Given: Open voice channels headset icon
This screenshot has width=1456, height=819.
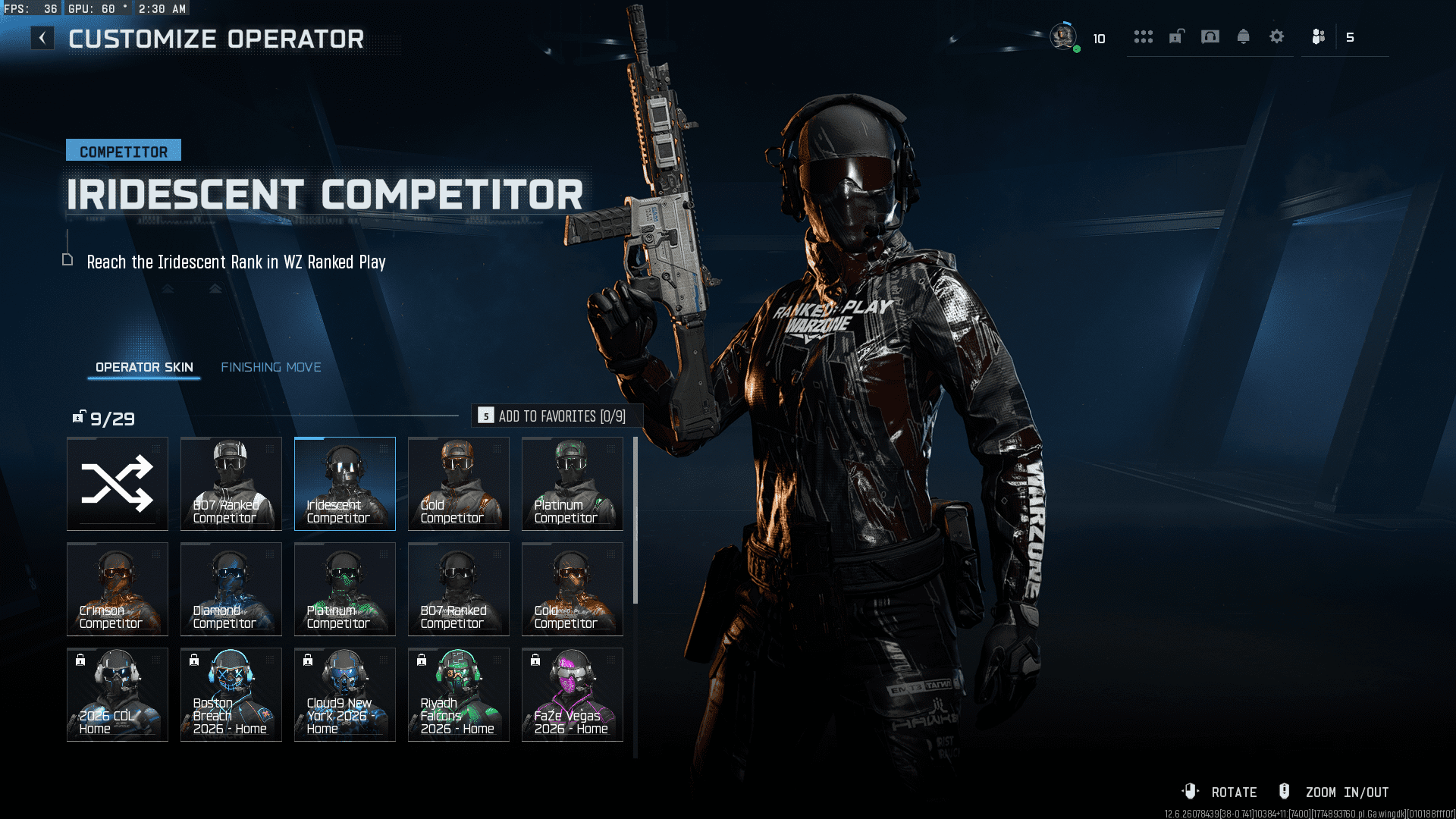Looking at the screenshot, I should pyautogui.click(x=1210, y=36).
